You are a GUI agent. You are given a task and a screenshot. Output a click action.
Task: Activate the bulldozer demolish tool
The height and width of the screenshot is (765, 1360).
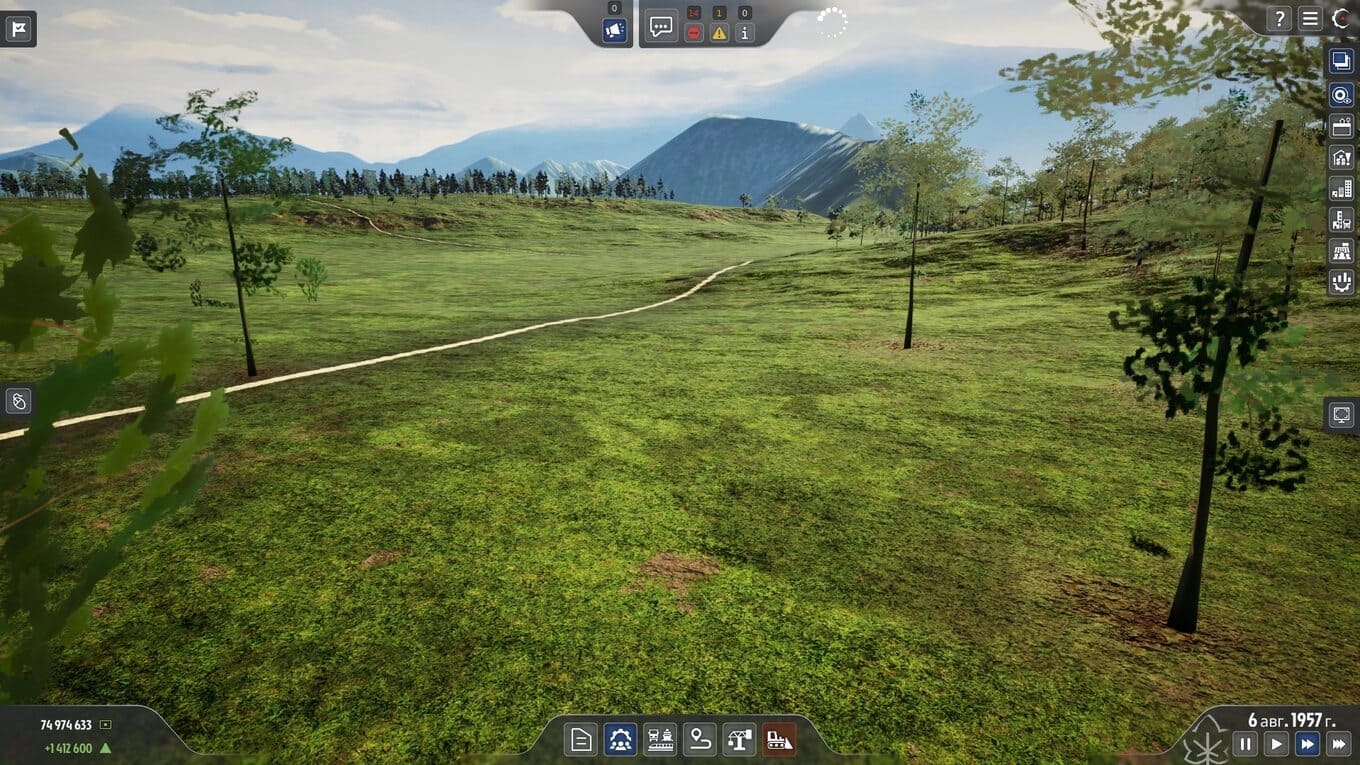point(779,740)
